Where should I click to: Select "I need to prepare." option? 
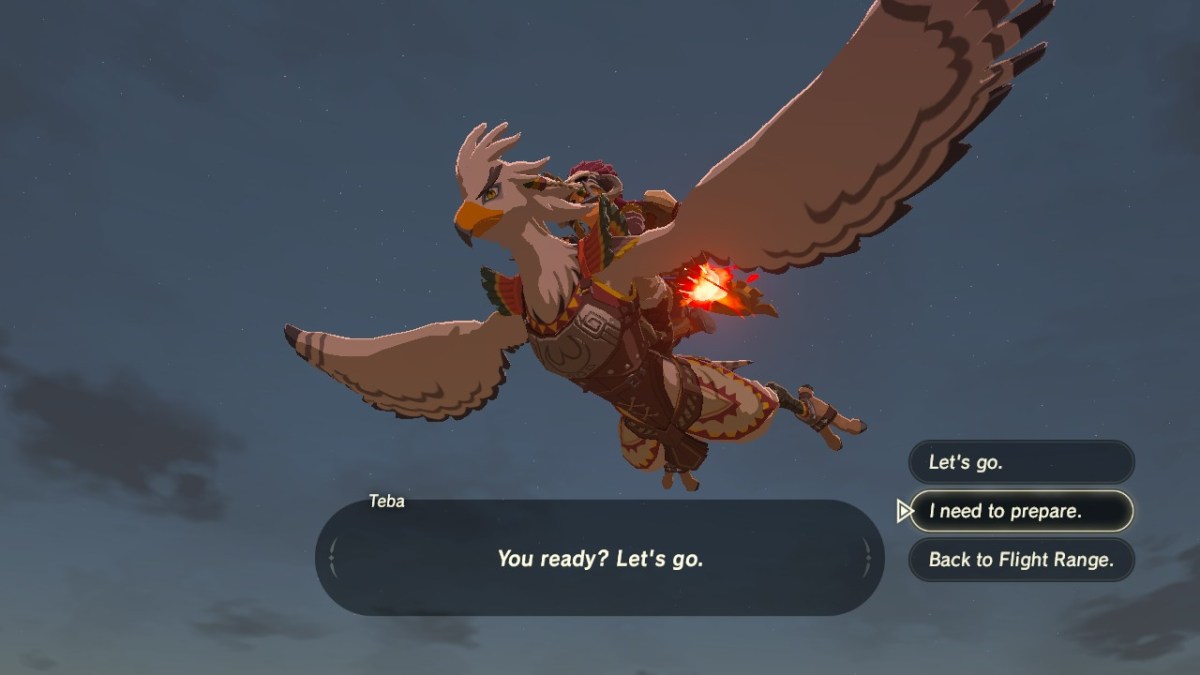pos(1021,511)
